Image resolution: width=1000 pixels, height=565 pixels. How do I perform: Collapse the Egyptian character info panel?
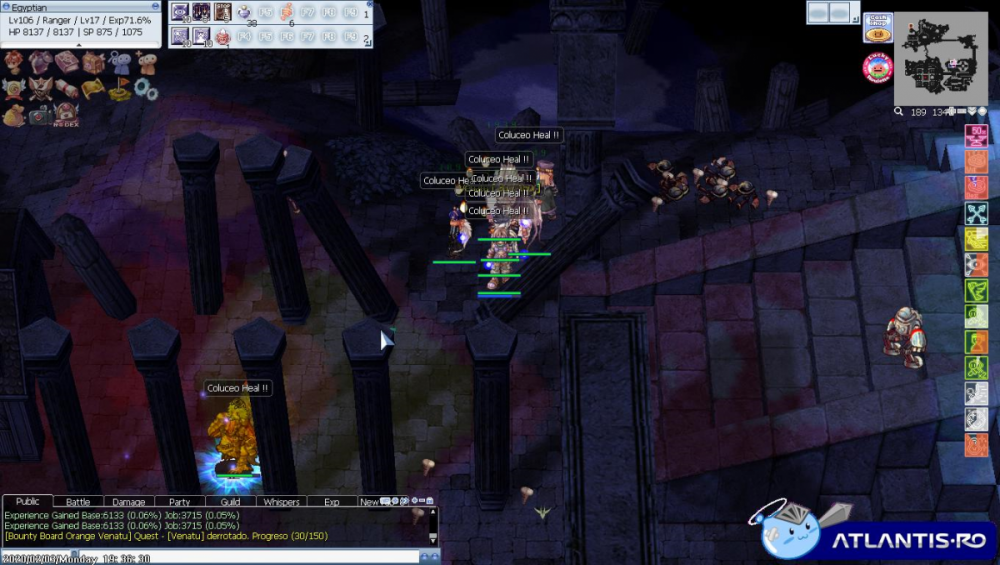pyautogui.click(x=80, y=44)
